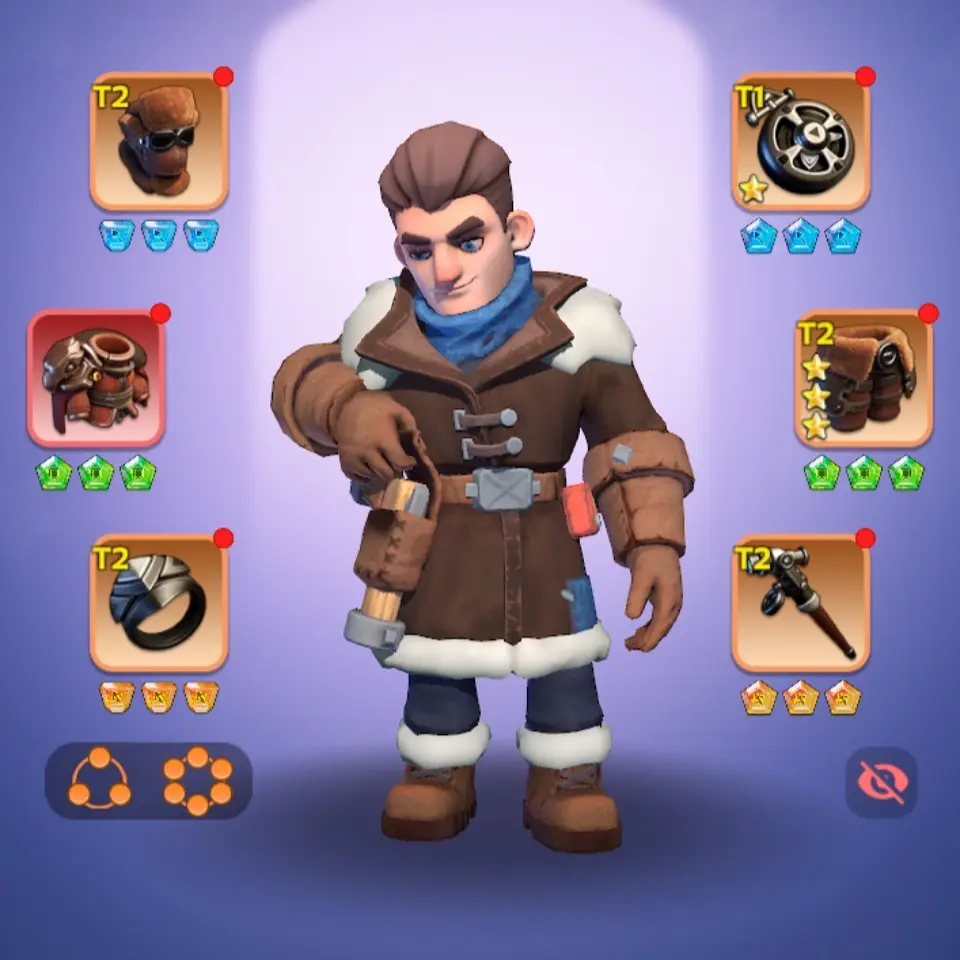Select the T2 fur-lined gloves slot
This screenshot has height=960, width=960.
point(864,378)
